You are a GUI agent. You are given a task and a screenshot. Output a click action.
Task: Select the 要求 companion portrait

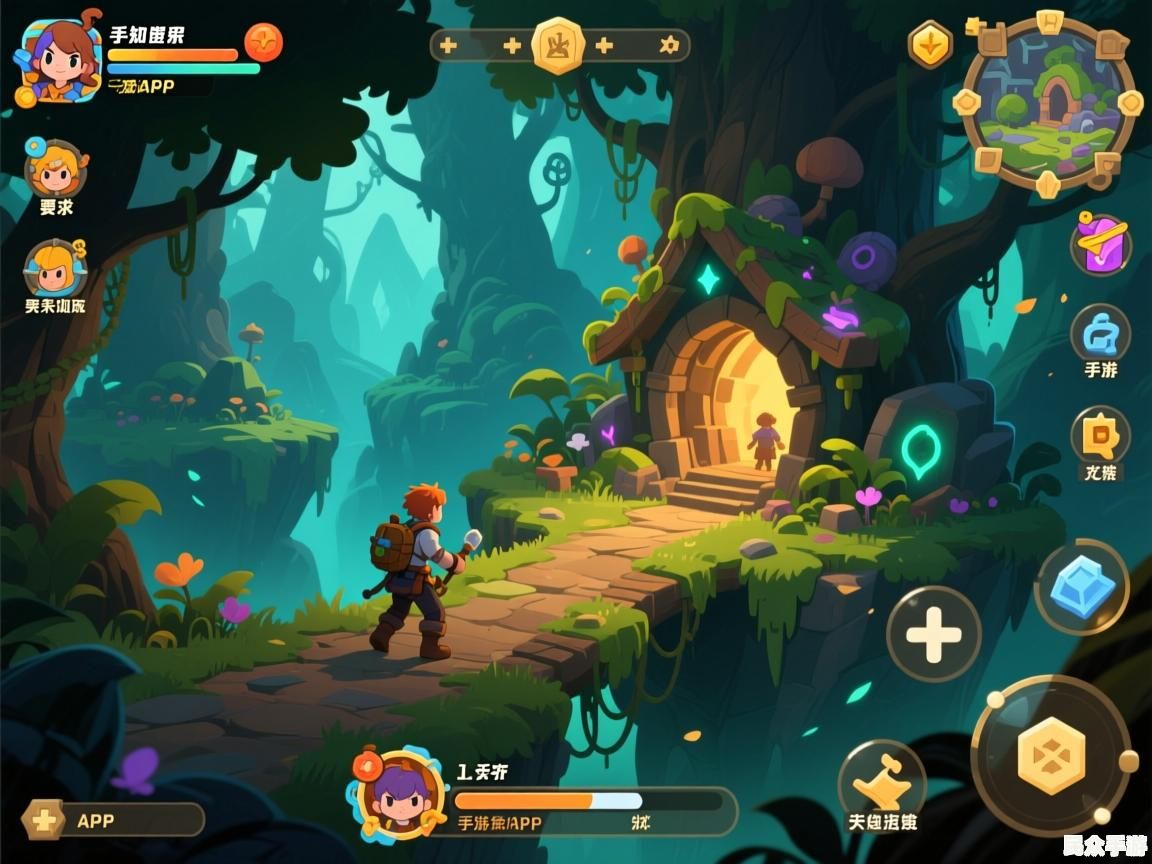(56, 170)
